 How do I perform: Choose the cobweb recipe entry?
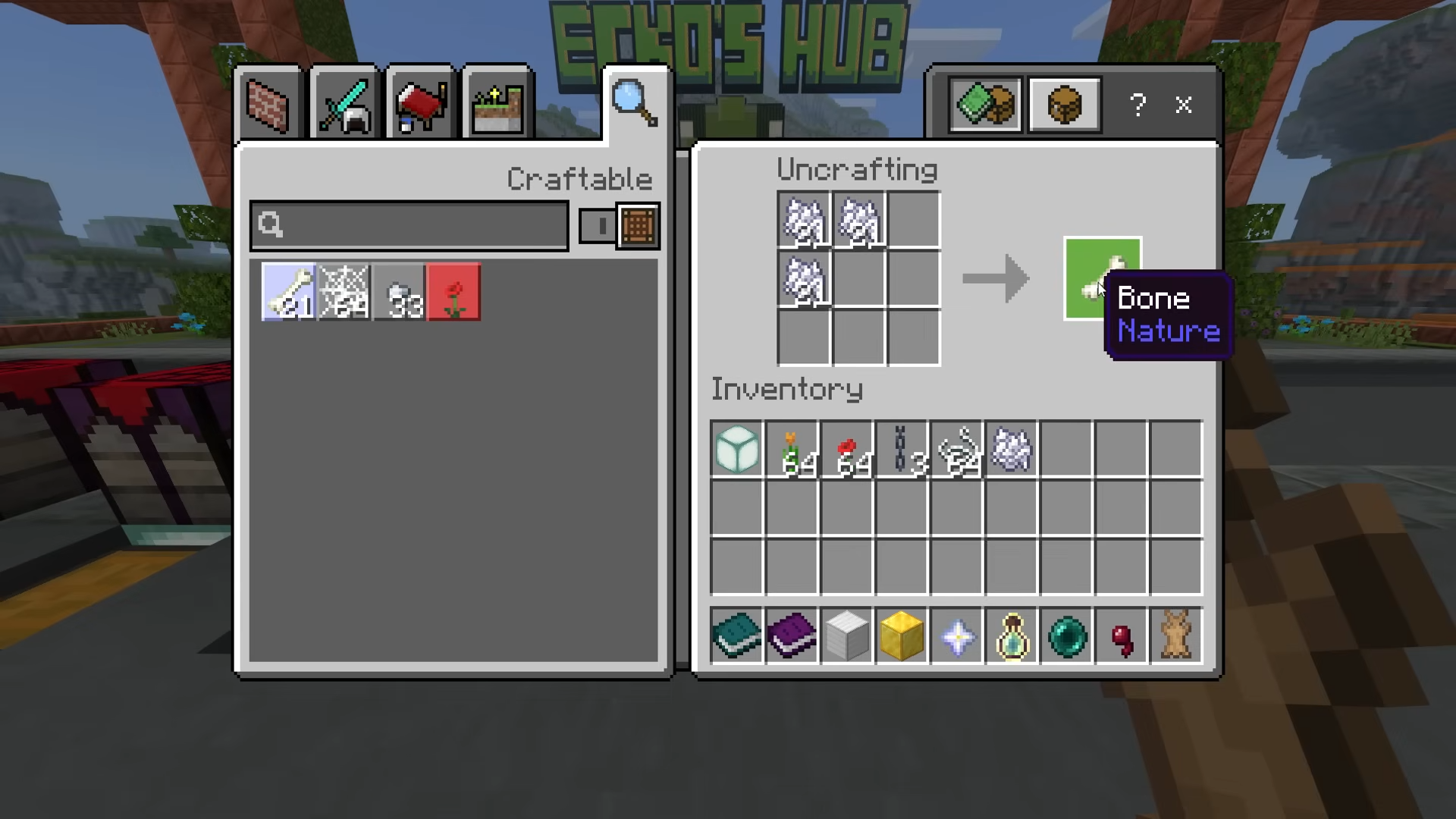tap(344, 293)
